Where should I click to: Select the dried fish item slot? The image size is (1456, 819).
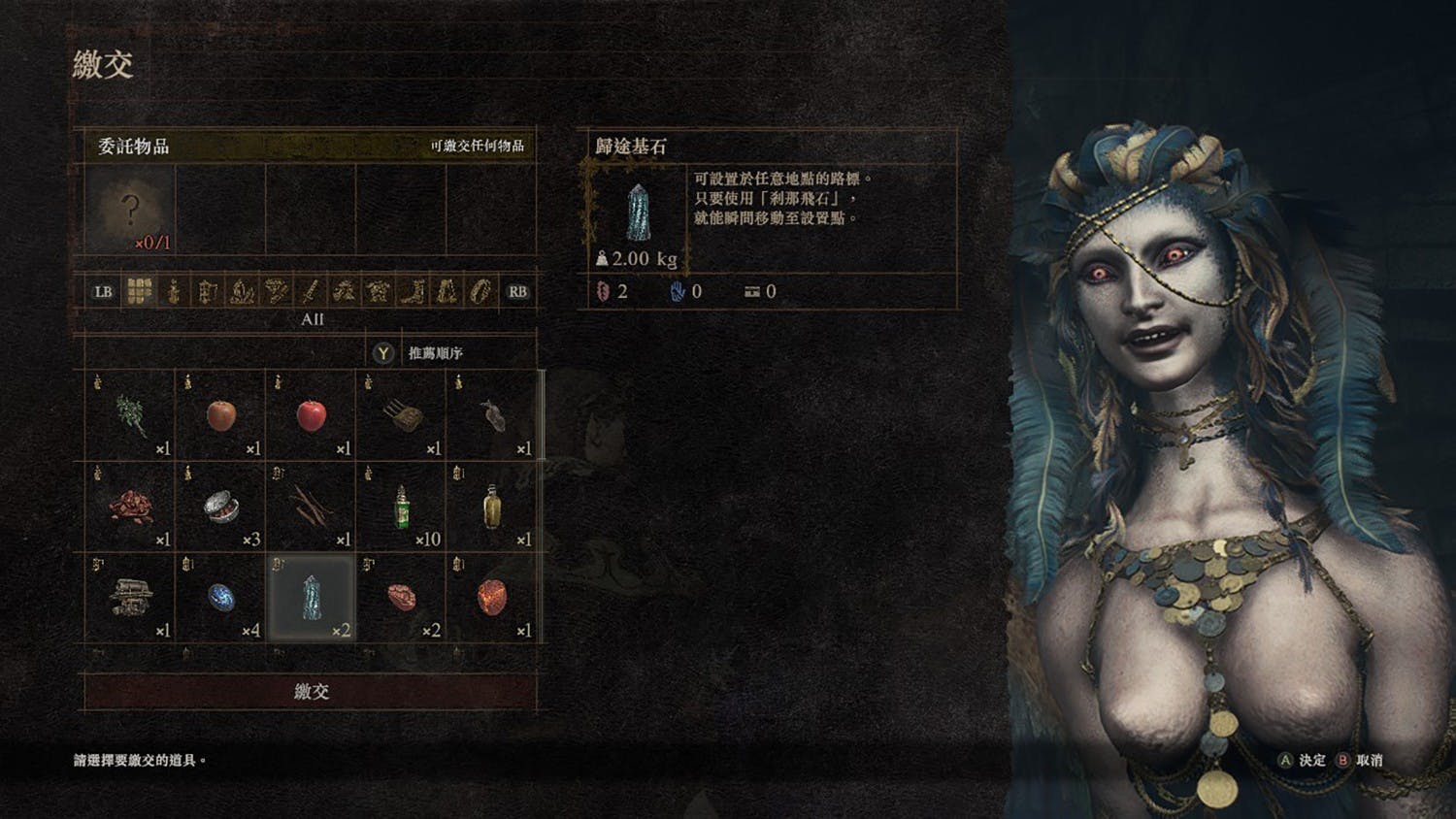click(x=491, y=415)
